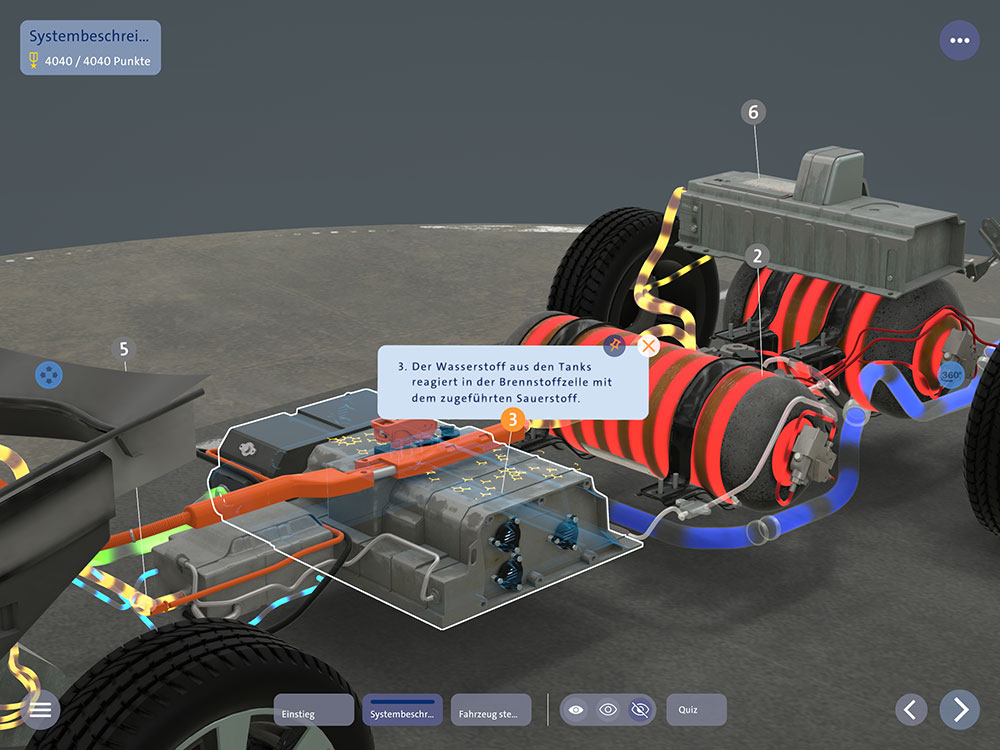Open the three-dots options menu
This screenshot has height=750, width=1000.
click(960, 41)
